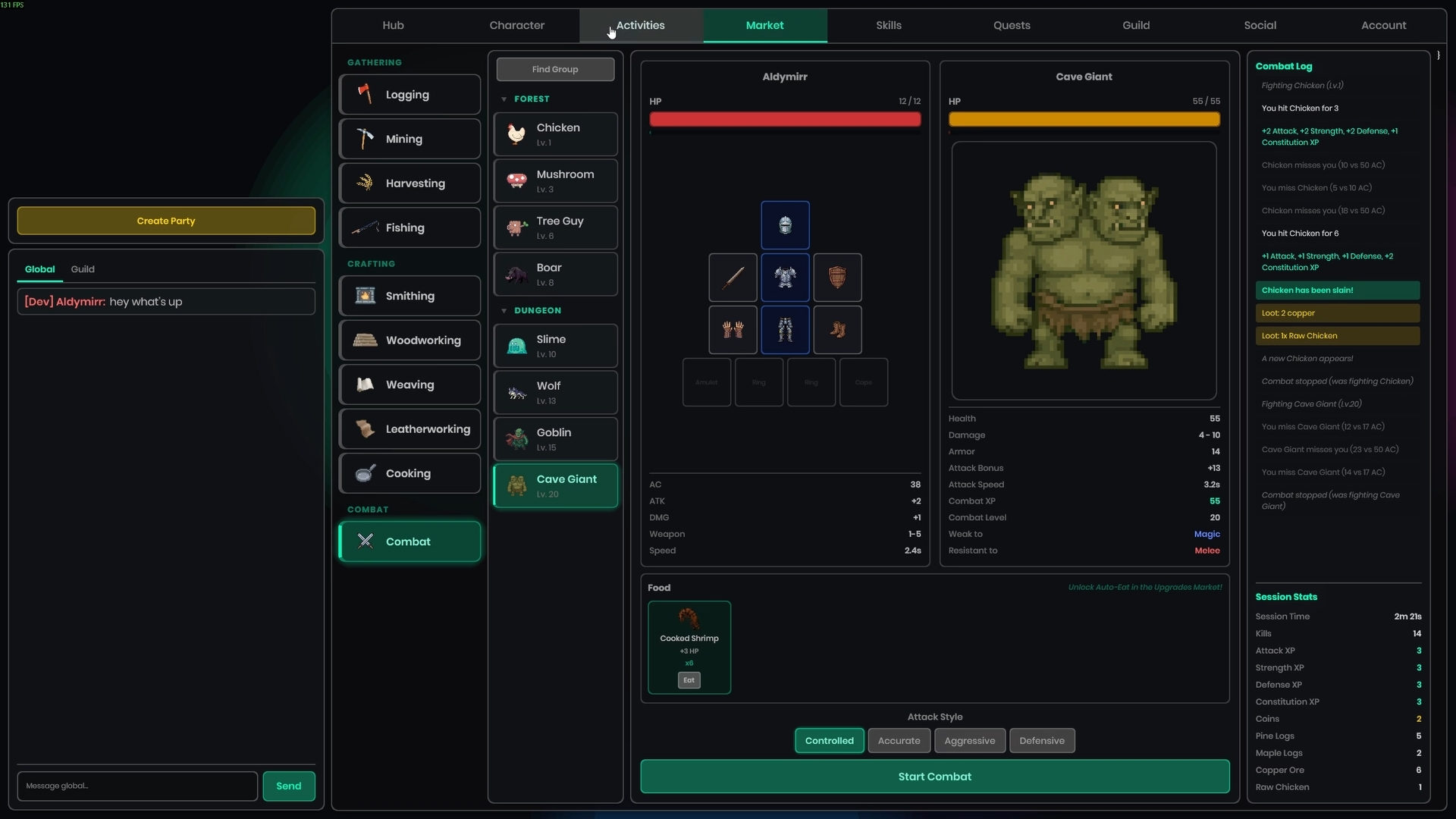Eat the Cooked Shrimp
The image size is (1456, 819).
(689, 680)
